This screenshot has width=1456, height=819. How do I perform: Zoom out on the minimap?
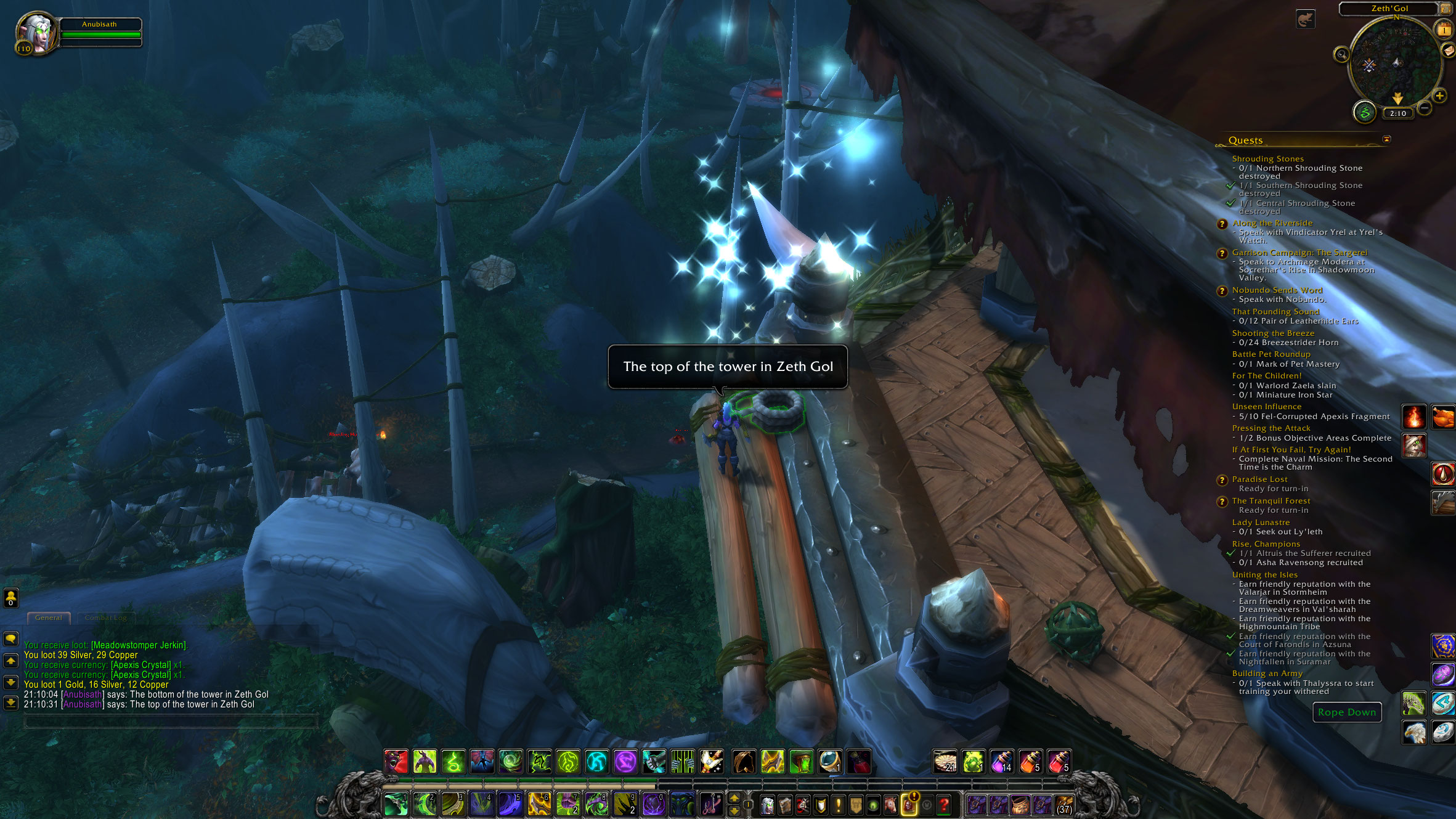click(1424, 108)
